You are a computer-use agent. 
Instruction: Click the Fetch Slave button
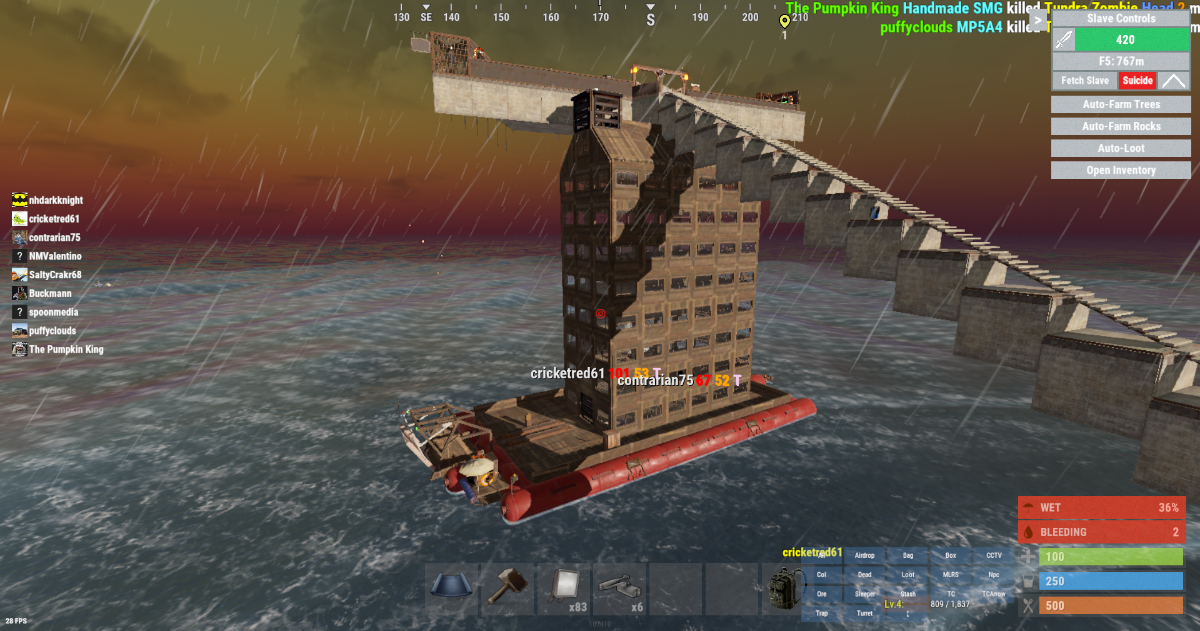1085,81
